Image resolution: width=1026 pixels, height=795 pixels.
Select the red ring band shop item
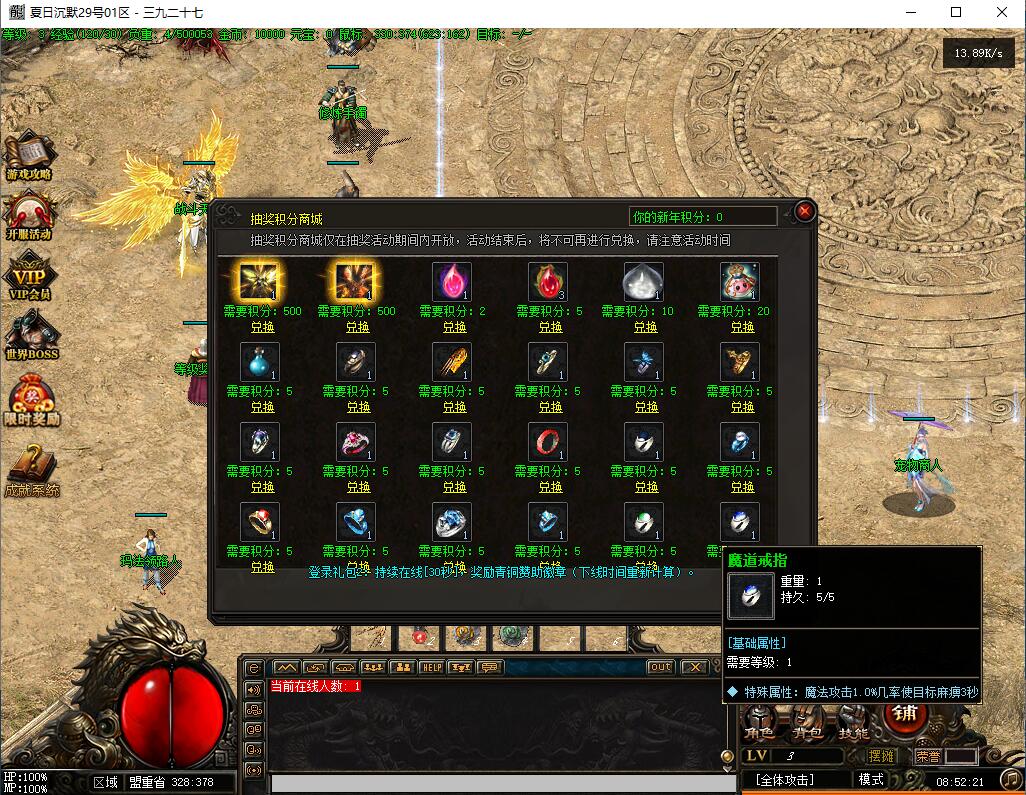pyautogui.click(x=548, y=442)
